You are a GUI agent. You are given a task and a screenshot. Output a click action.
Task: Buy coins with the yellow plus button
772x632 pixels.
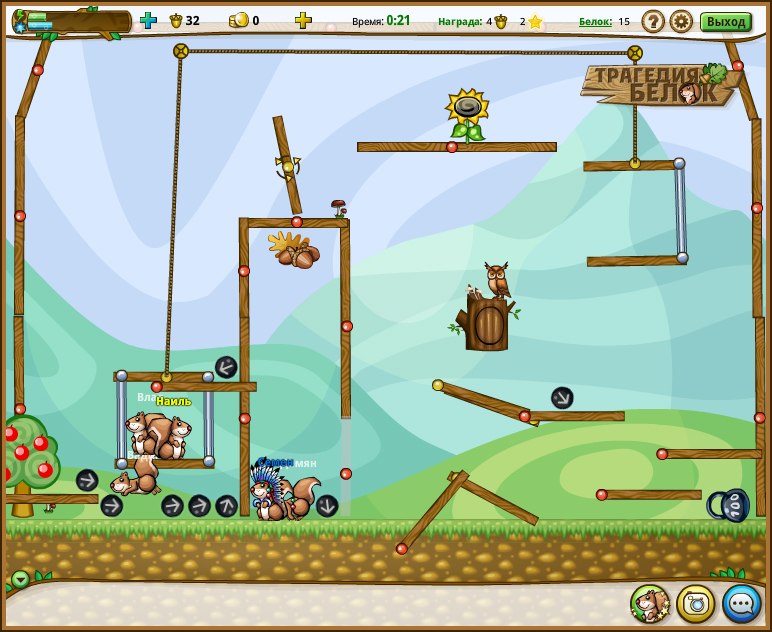pyautogui.click(x=303, y=20)
